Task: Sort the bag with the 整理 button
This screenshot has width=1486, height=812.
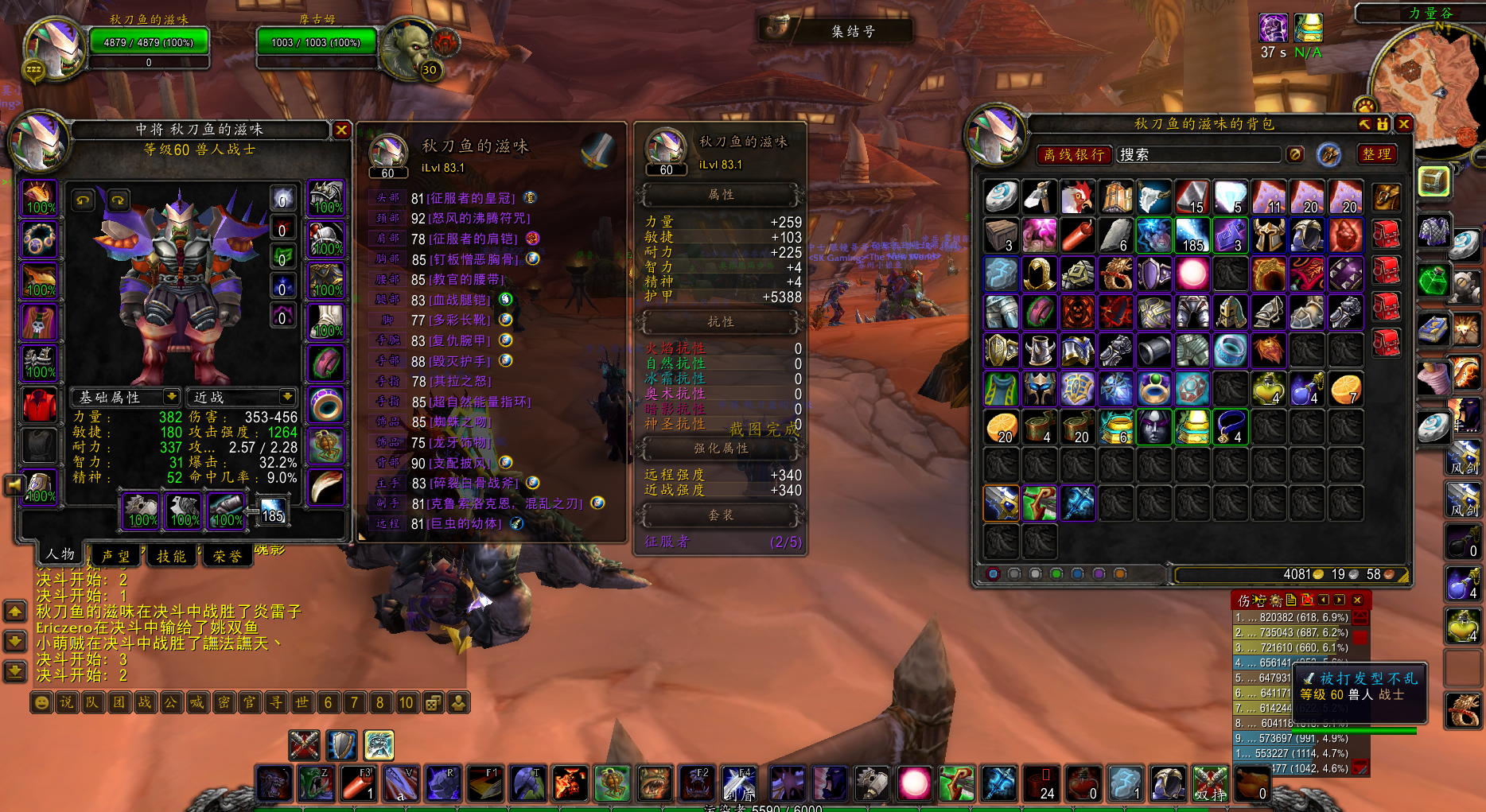Action: click(x=1376, y=154)
